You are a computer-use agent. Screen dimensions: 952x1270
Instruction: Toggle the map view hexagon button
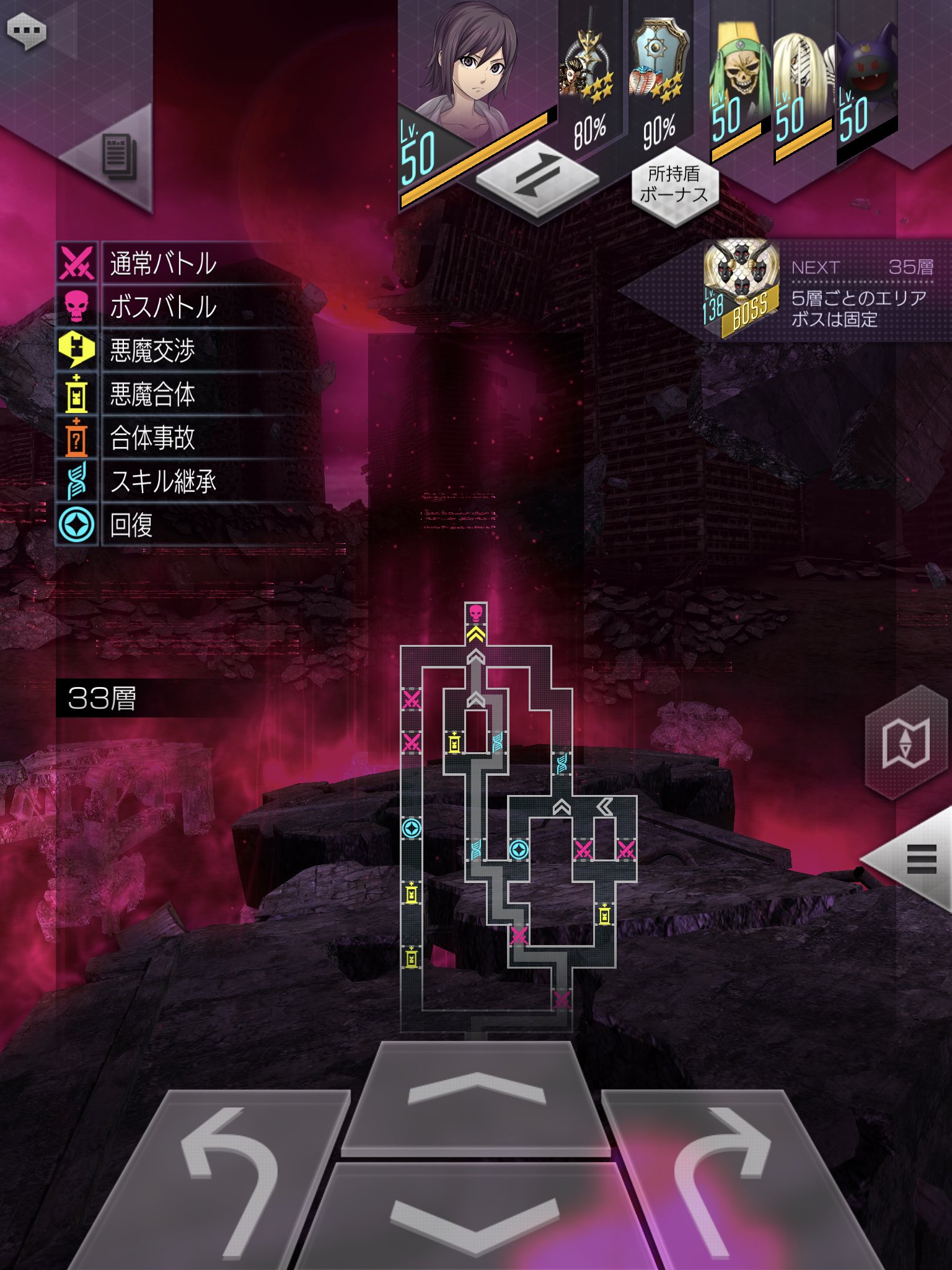905,743
